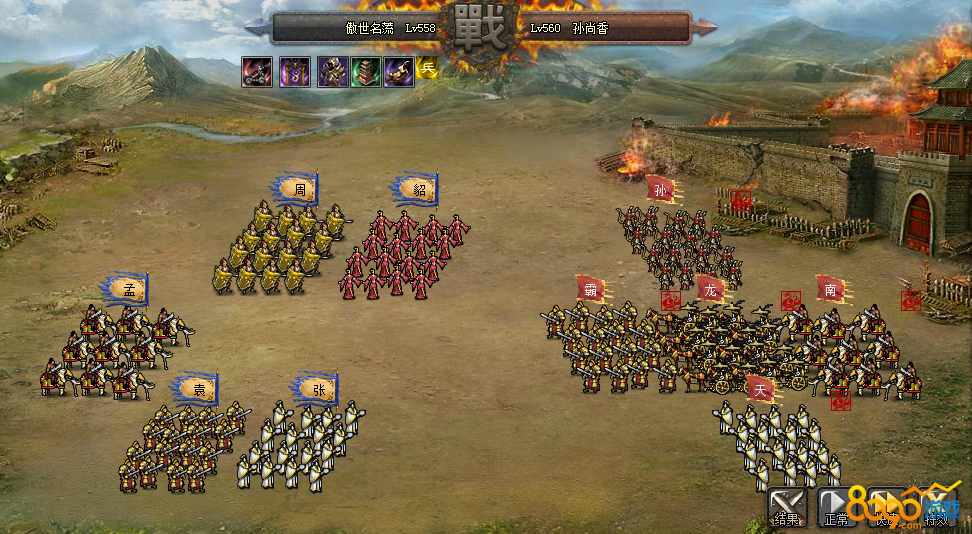This screenshot has width=972, height=534.
Task: Set playback to normal speed (正常)
Action: (x=836, y=508)
